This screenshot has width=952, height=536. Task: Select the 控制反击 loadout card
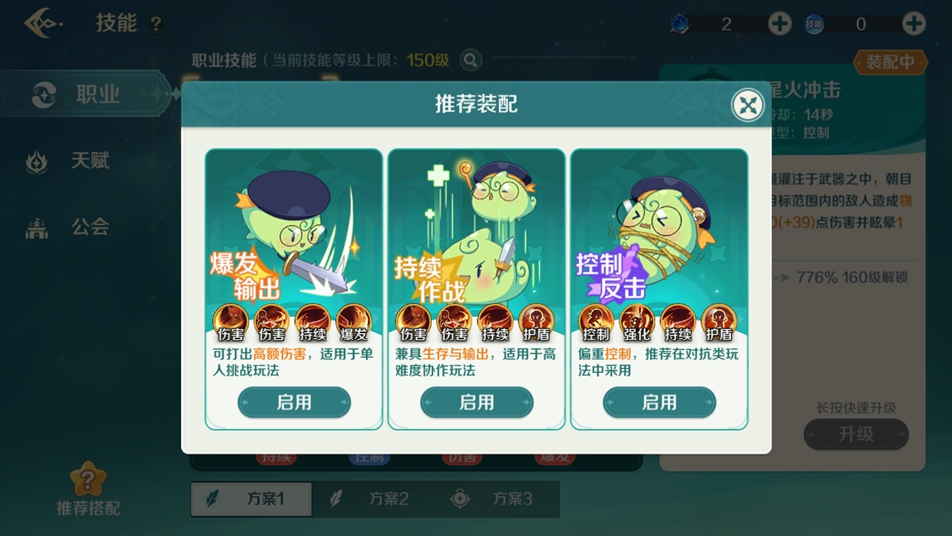pos(659,240)
